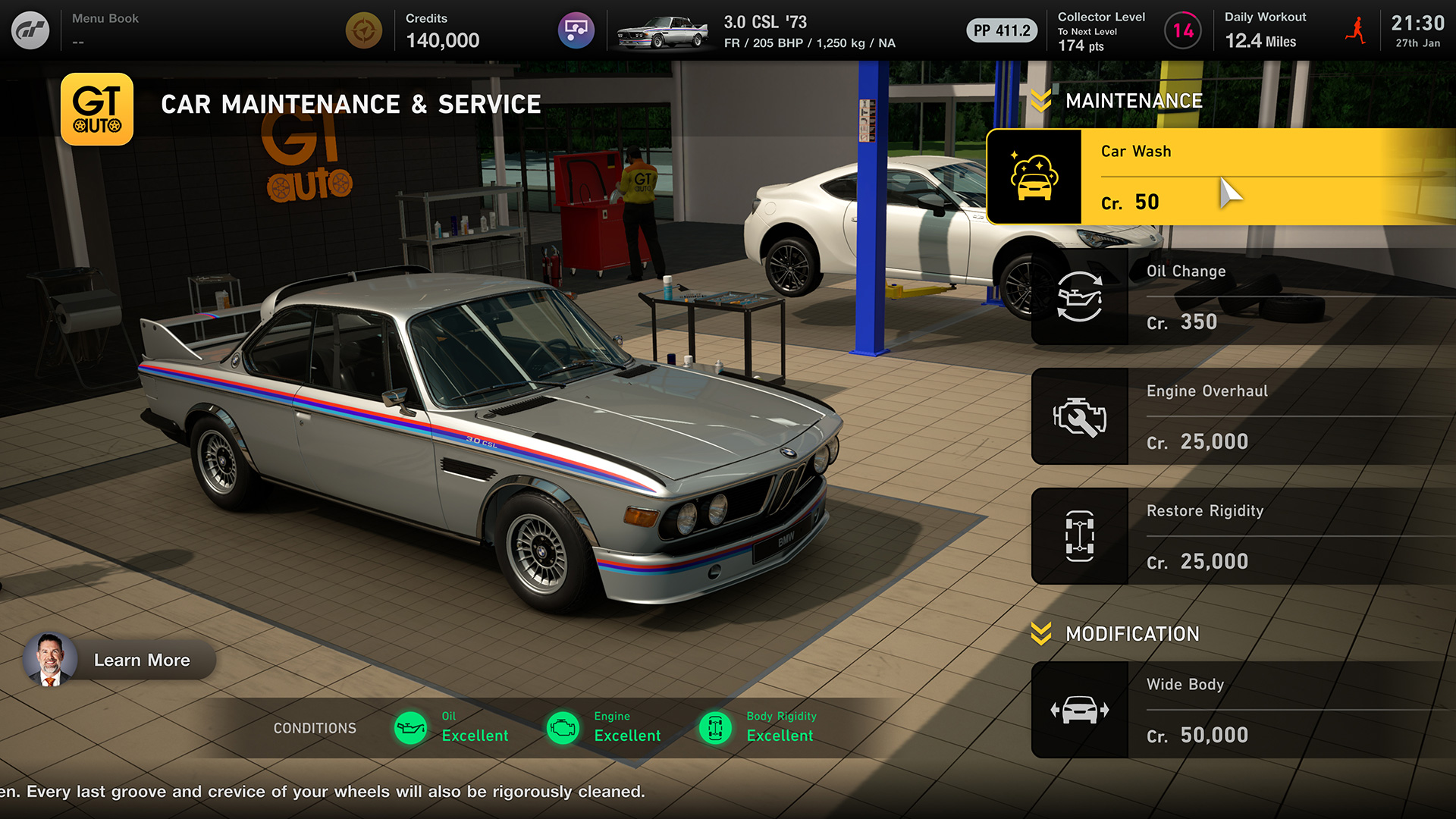Check the Oil condition indicator
This screenshot has width=1456, height=819.
[412, 727]
